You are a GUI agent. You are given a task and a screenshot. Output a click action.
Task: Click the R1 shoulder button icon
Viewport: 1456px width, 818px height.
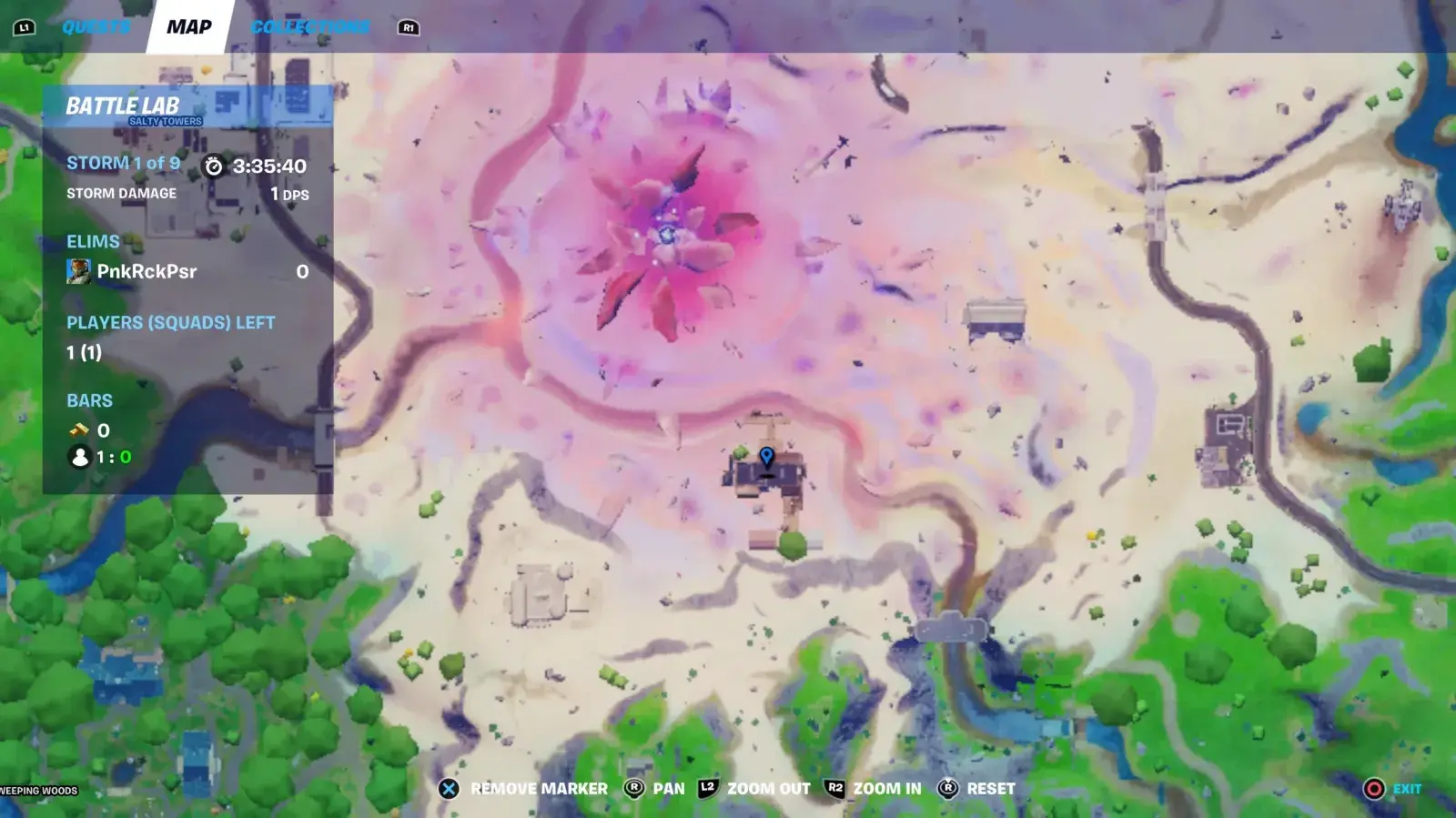pos(409,27)
